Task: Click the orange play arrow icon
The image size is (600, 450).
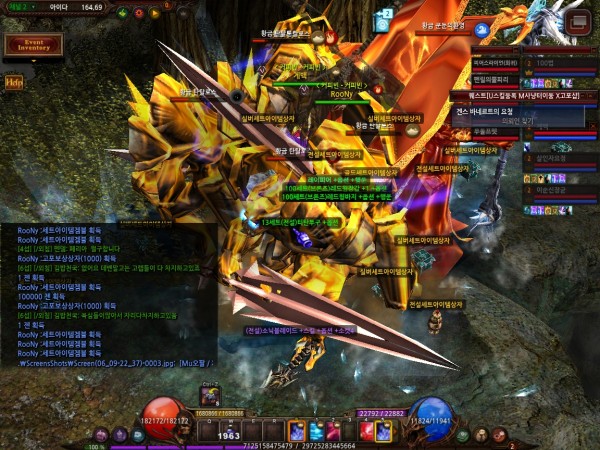Action: point(155,14)
